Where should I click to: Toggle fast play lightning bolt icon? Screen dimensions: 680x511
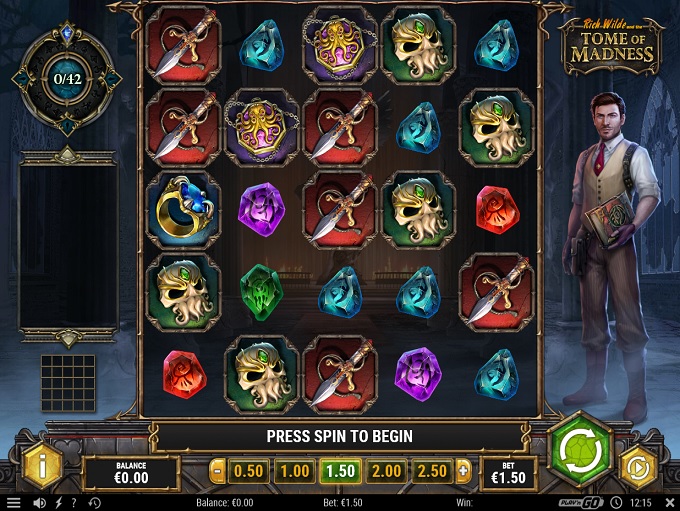pyautogui.click(x=58, y=503)
